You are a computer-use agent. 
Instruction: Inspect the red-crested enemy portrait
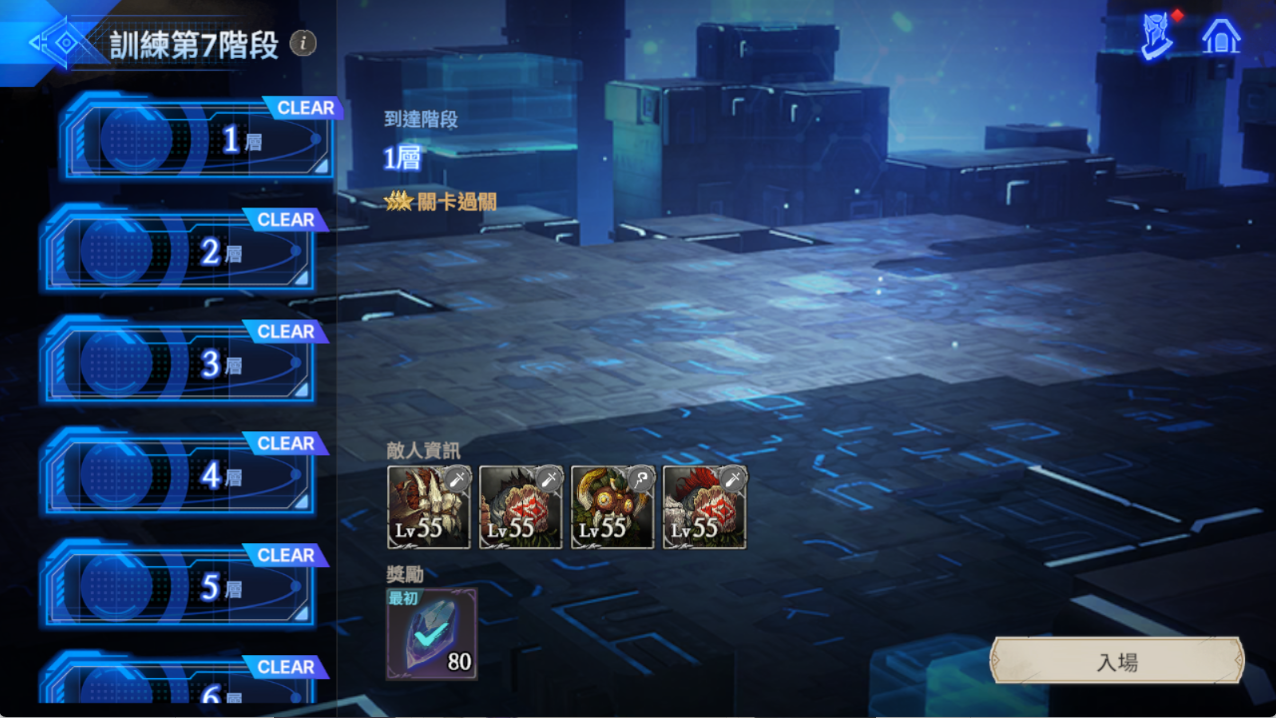click(705, 507)
